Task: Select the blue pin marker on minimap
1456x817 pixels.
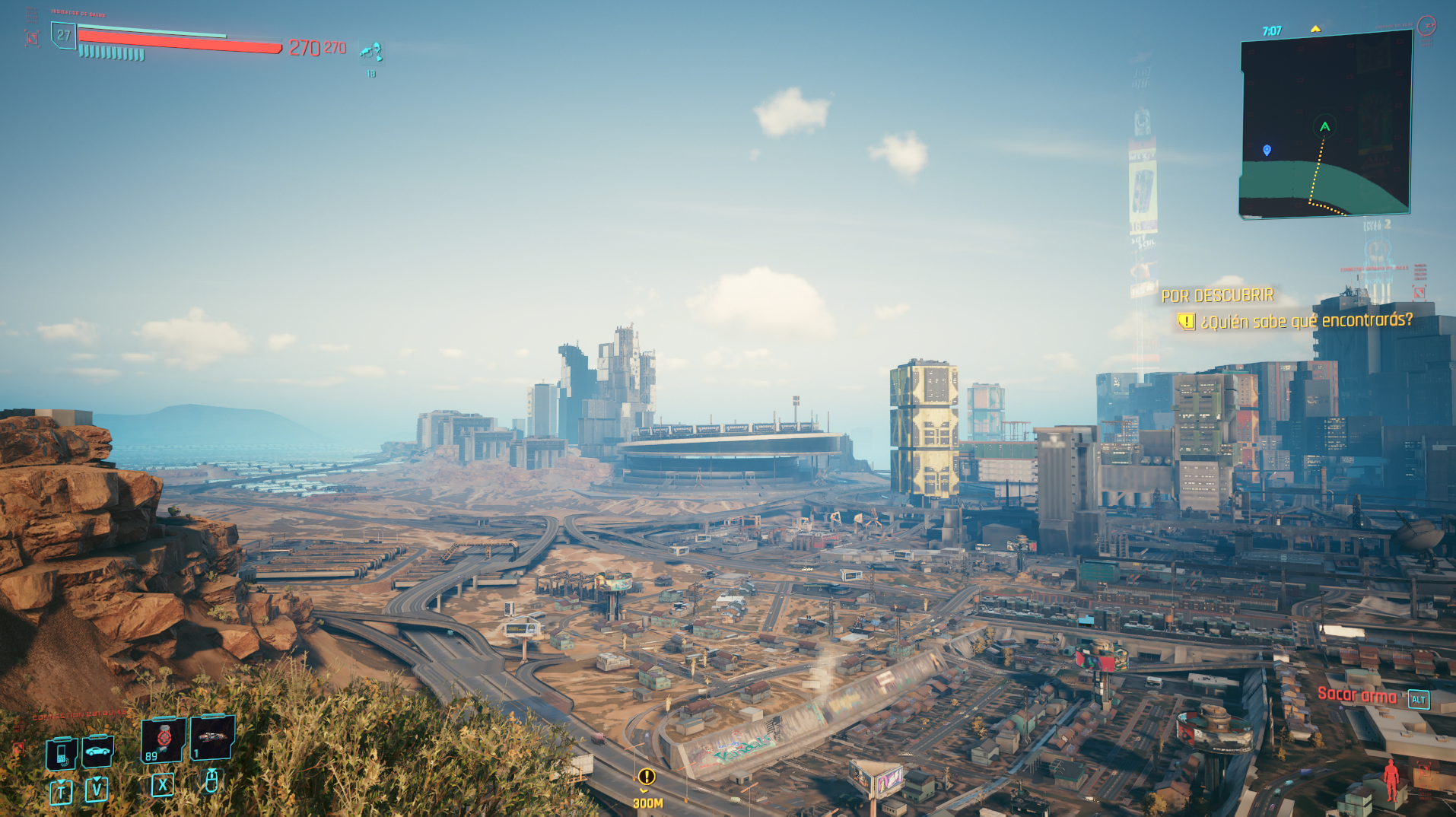Action: pos(1267,150)
